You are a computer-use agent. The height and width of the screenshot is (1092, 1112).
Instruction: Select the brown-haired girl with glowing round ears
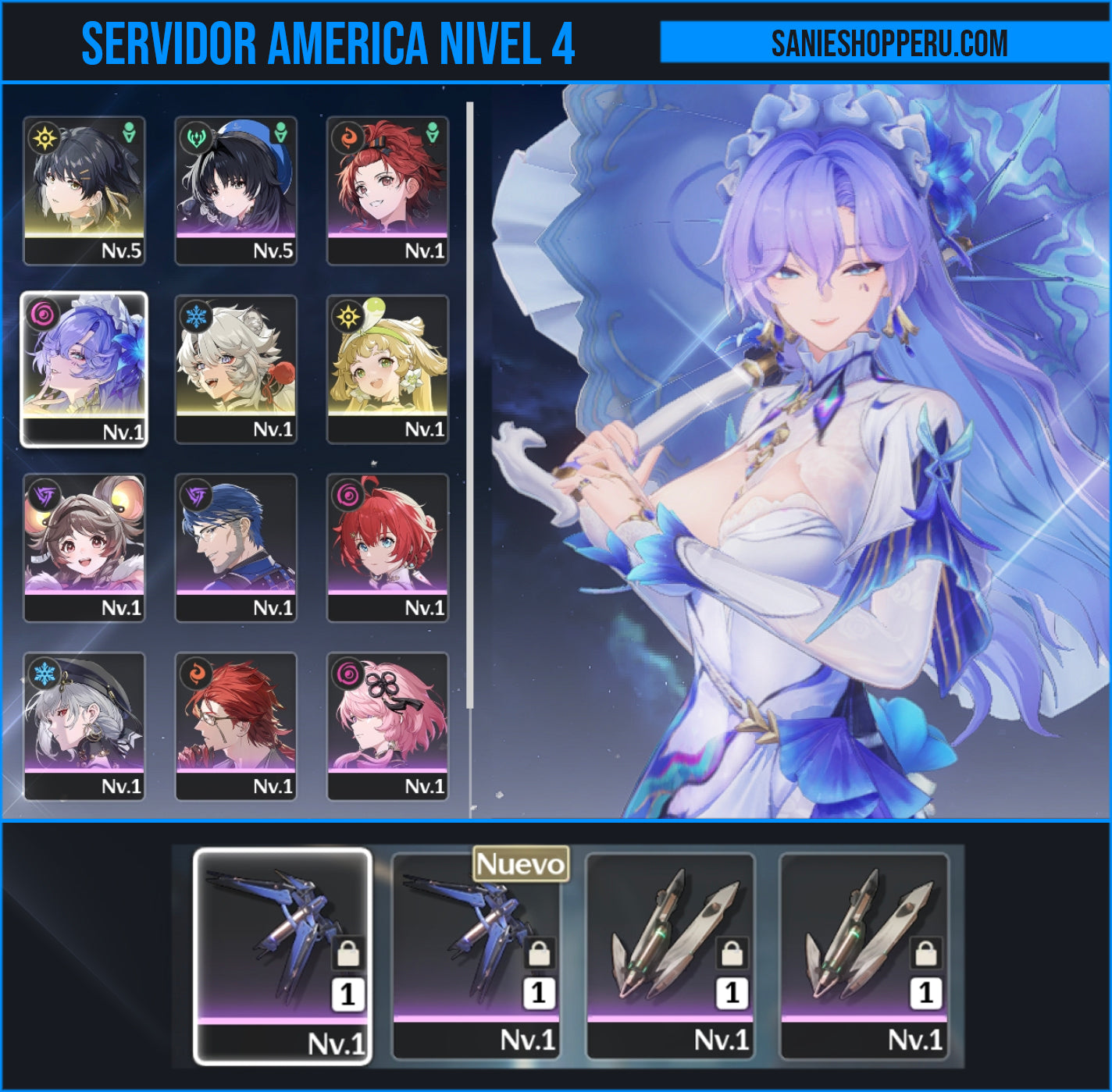click(84, 548)
